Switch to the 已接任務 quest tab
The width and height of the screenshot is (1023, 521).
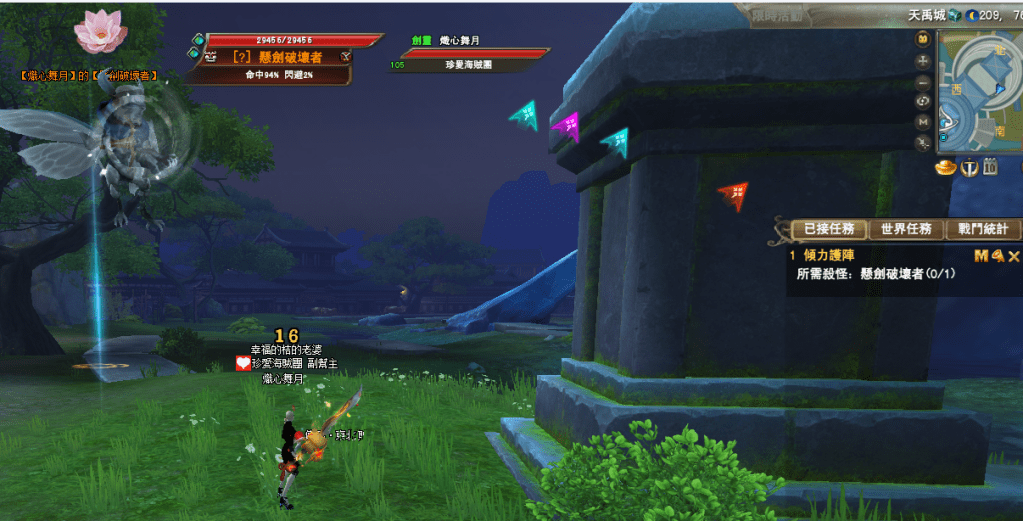(828, 230)
